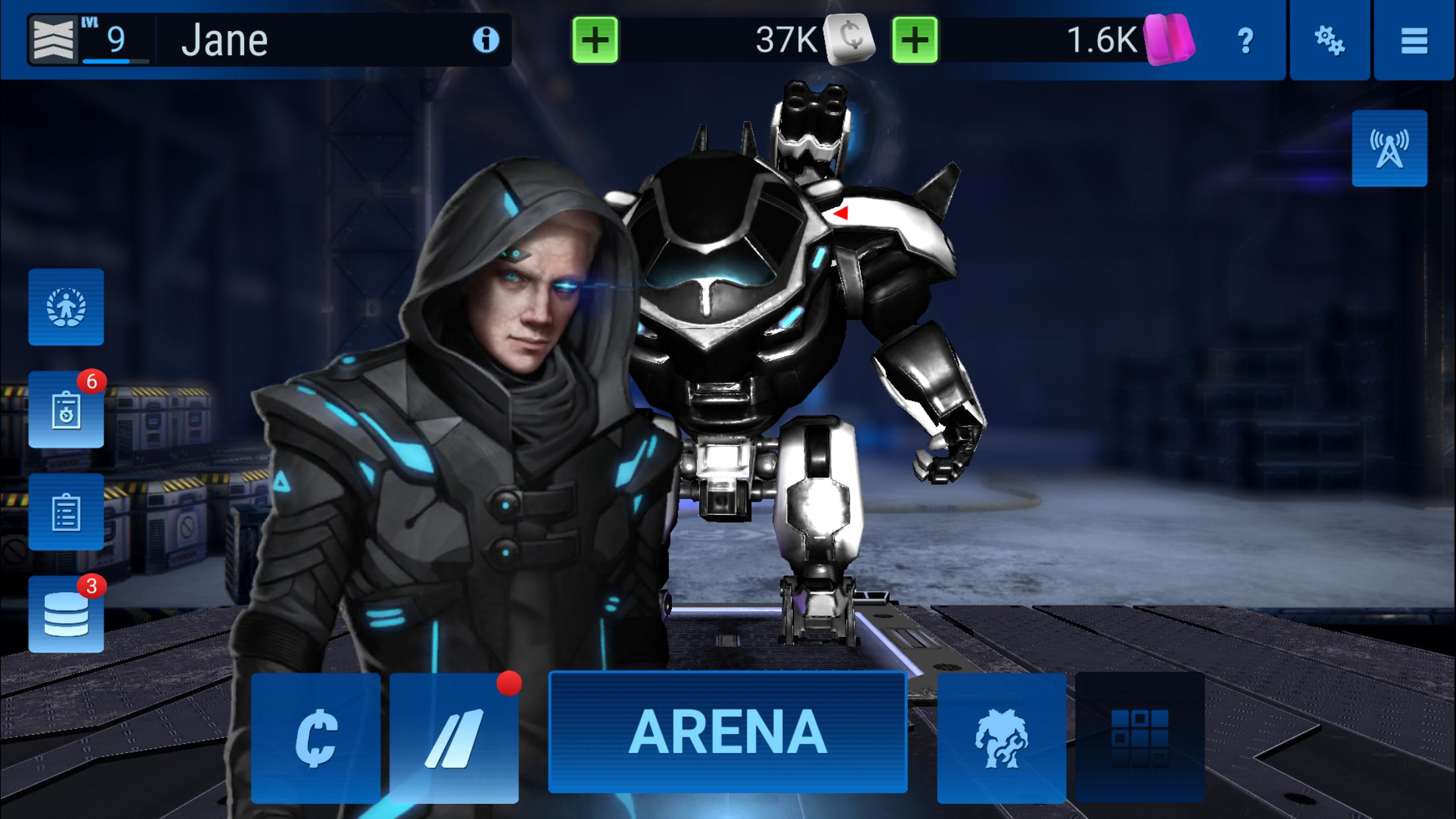This screenshot has width=1456, height=819.
Task: Click the green plus to buy silver
Action: 596,41
